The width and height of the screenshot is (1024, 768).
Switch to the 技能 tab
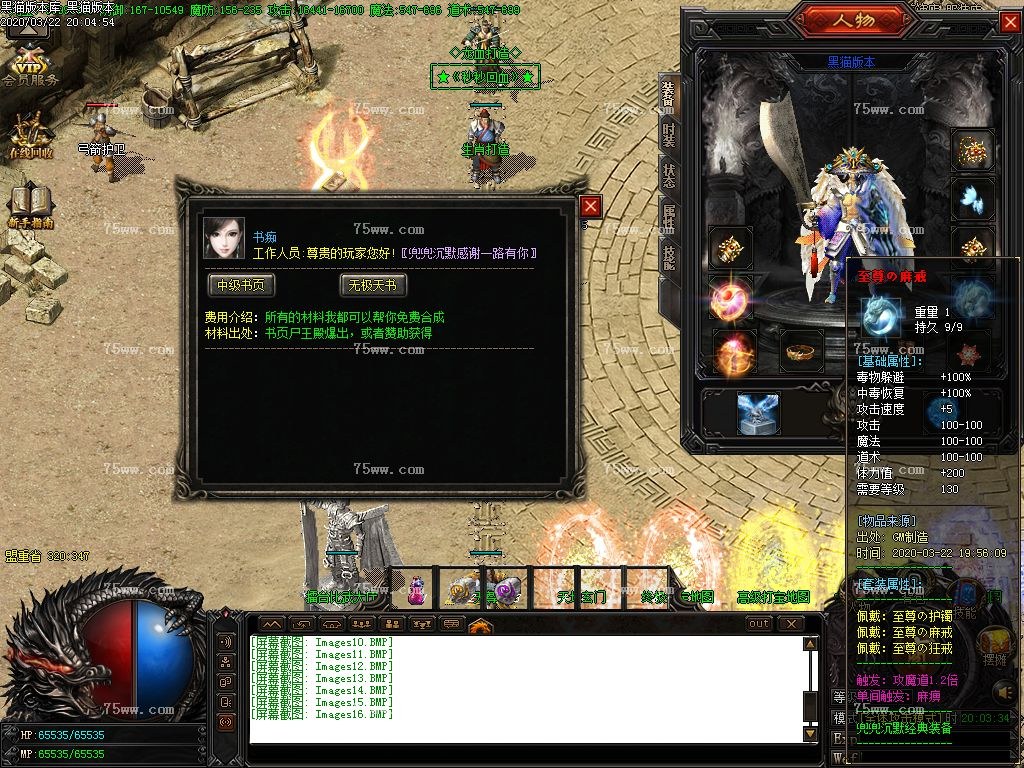click(x=669, y=254)
